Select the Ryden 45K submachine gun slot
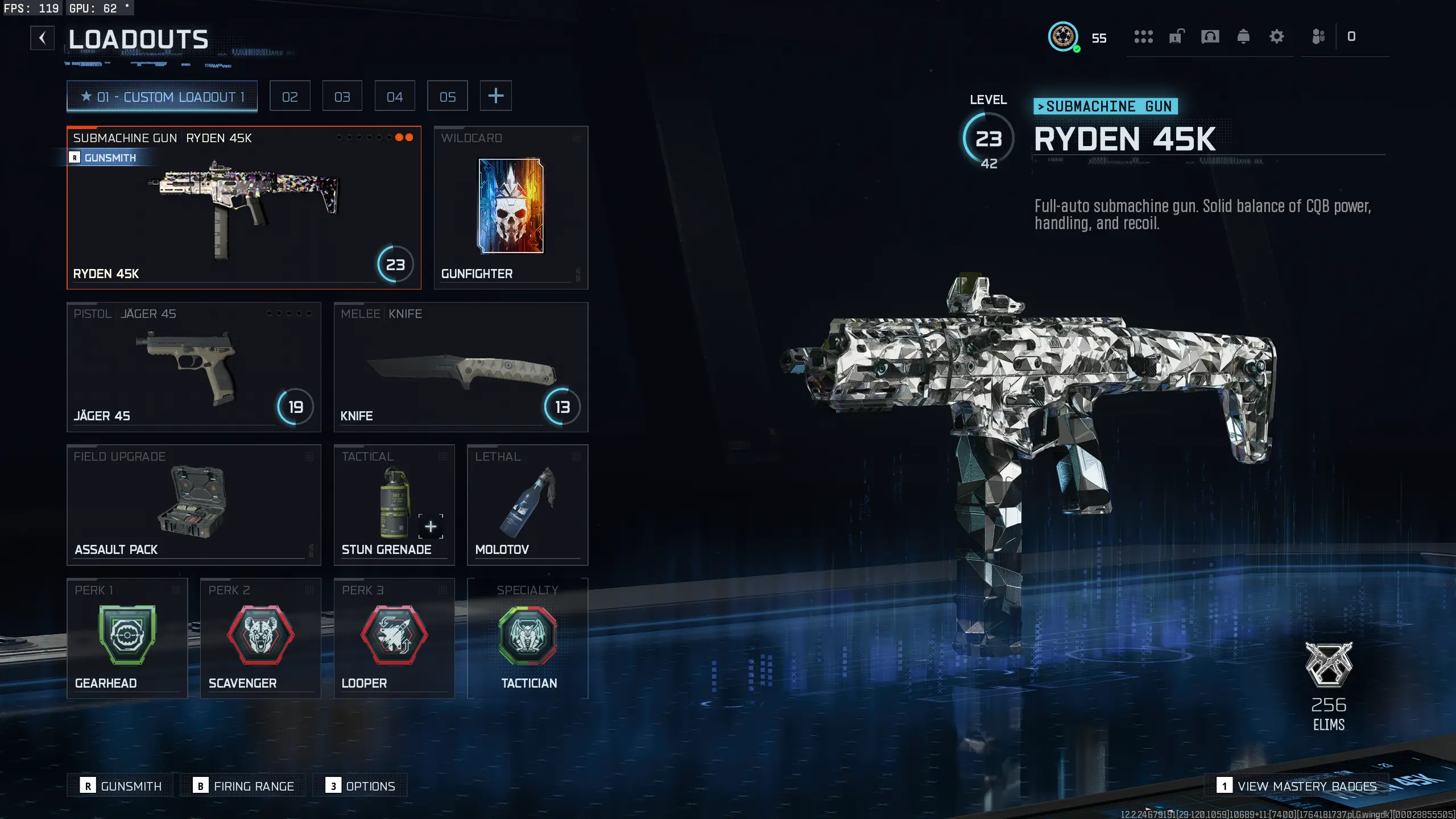The width and height of the screenshot is (1456, 819). [x=243, y=208]
